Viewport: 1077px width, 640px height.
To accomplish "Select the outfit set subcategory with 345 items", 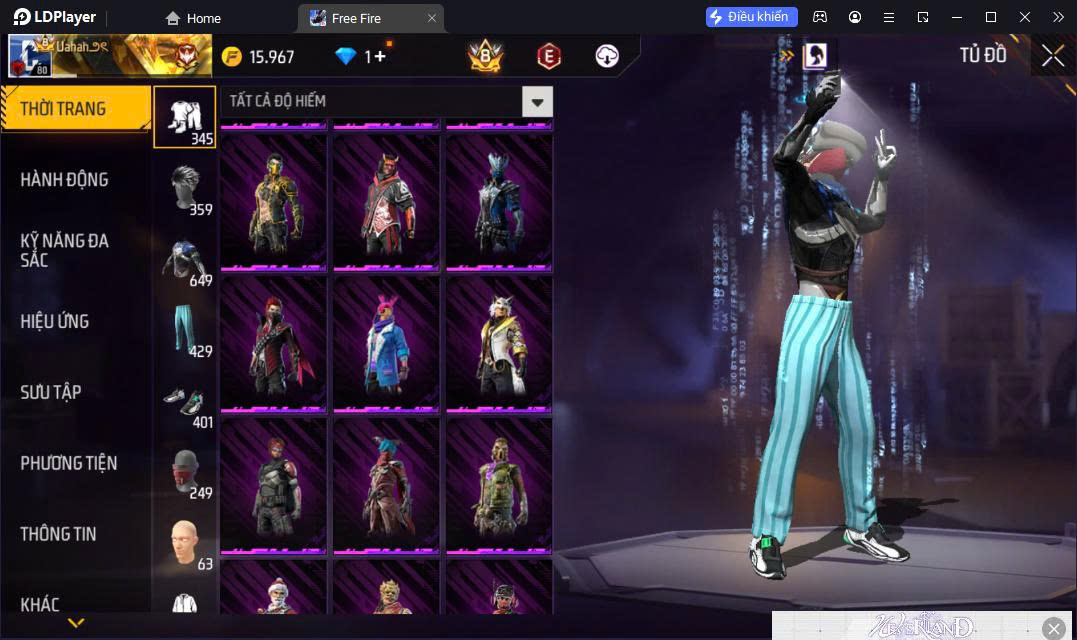I will [185, 117].
